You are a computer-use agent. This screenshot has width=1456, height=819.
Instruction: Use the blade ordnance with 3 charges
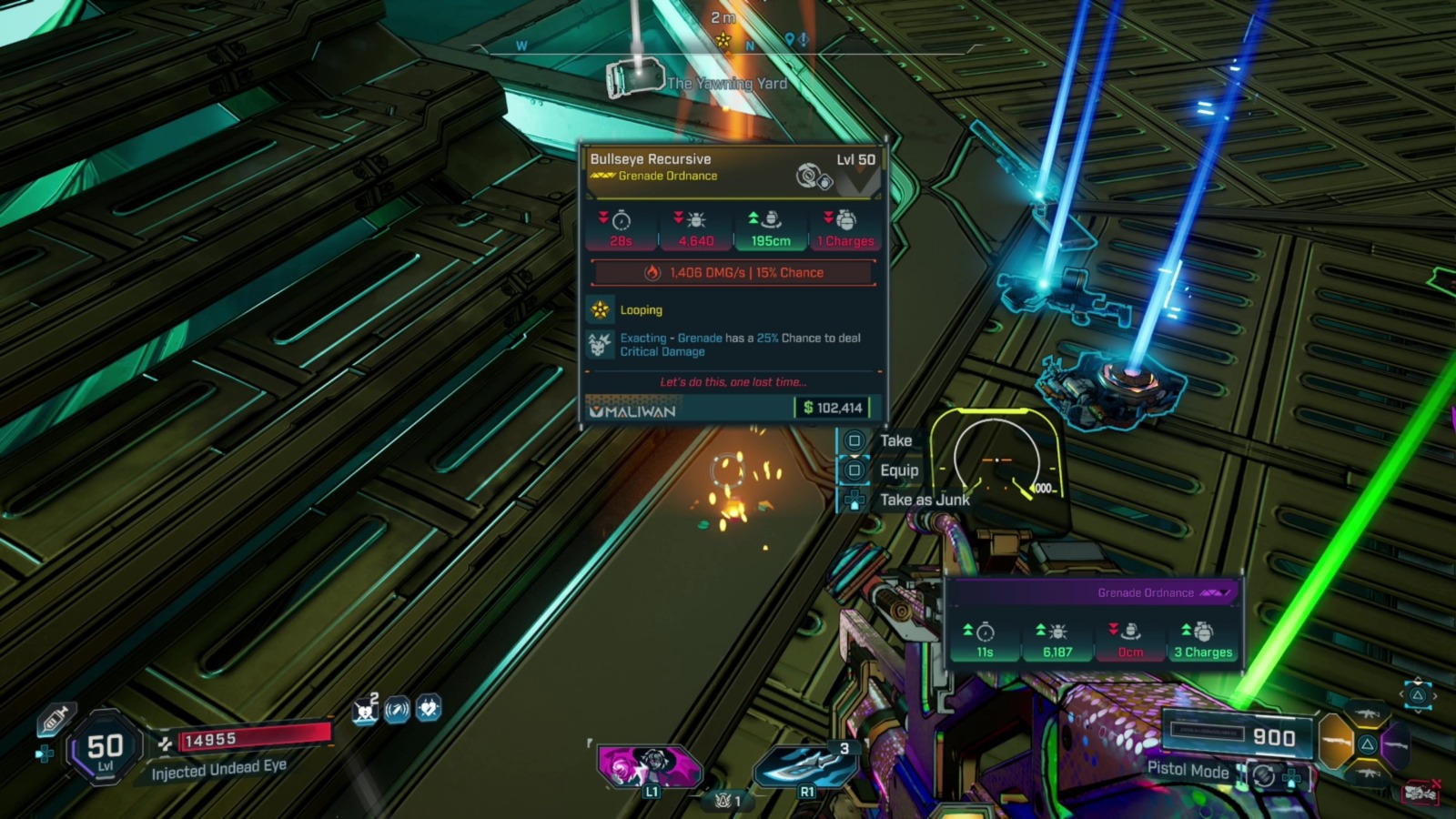(806, 764)
